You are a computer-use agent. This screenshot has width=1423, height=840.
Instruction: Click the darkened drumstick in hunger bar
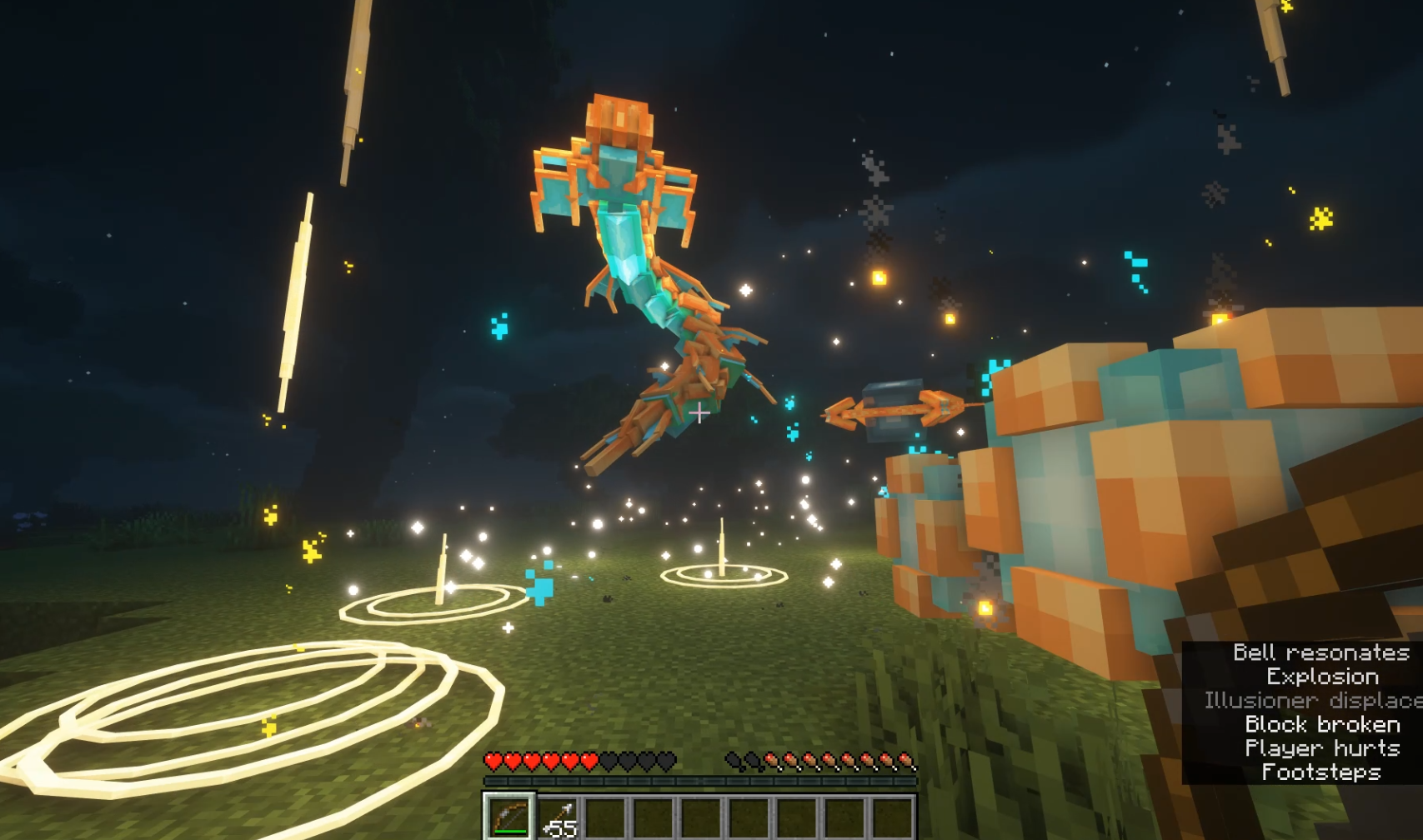734,760
